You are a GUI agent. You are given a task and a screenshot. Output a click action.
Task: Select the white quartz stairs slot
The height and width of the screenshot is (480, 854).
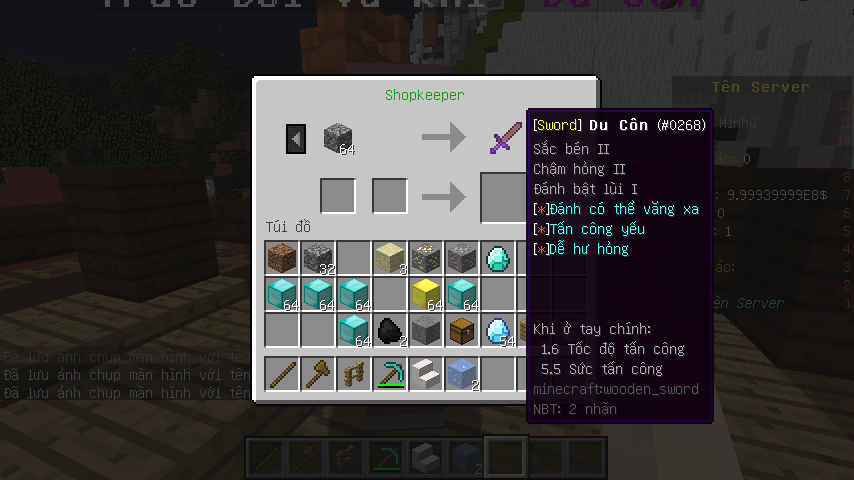pyautogui.click(x=427, y=374)
